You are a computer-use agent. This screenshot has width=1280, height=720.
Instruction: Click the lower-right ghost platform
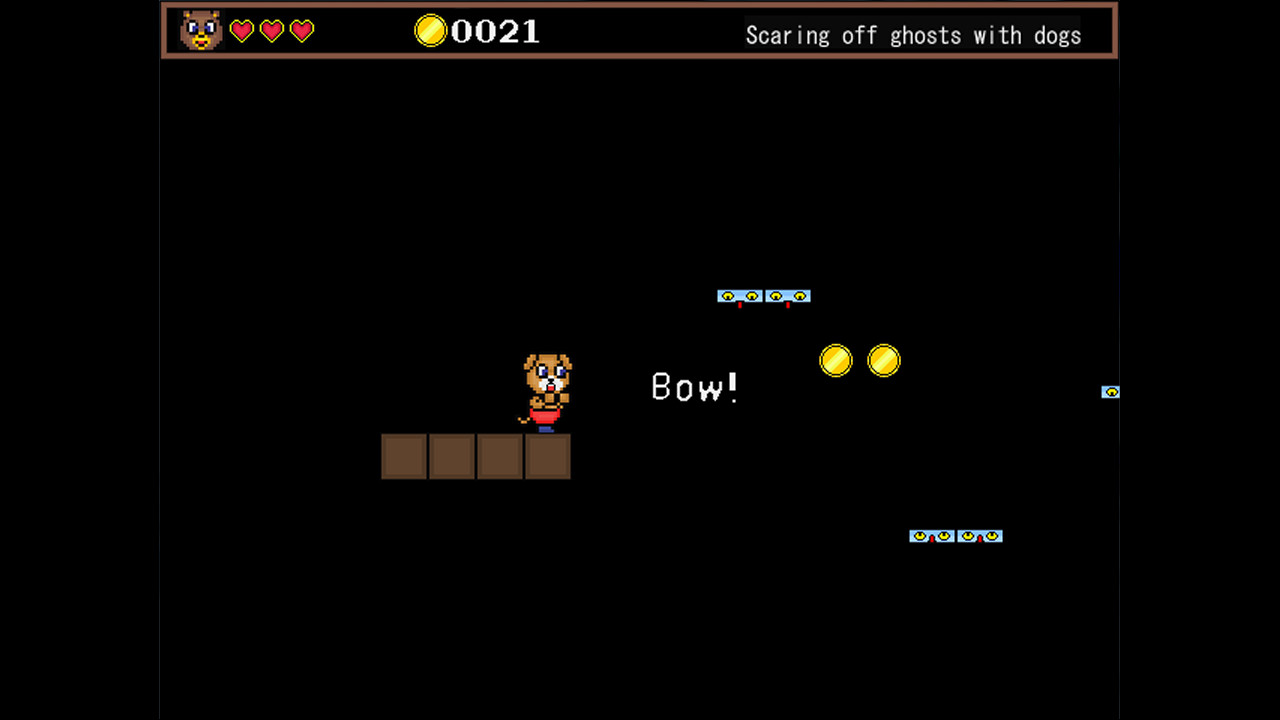[956, 536]
